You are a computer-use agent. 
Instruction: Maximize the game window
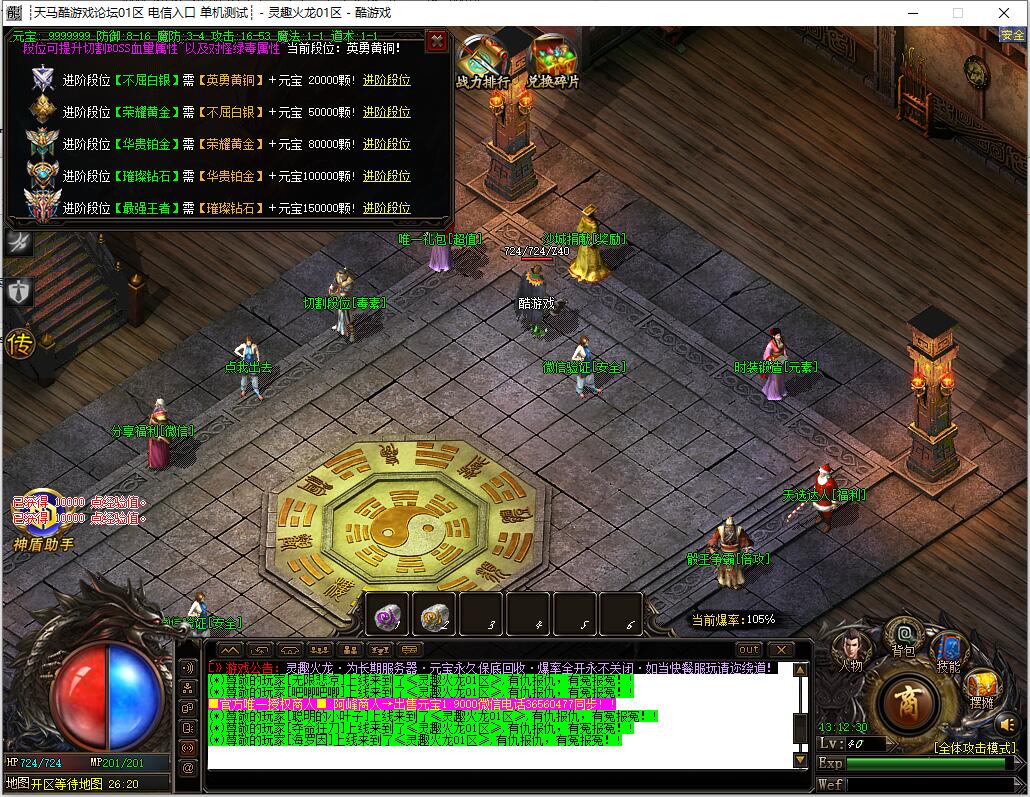[x=957, y=13]
